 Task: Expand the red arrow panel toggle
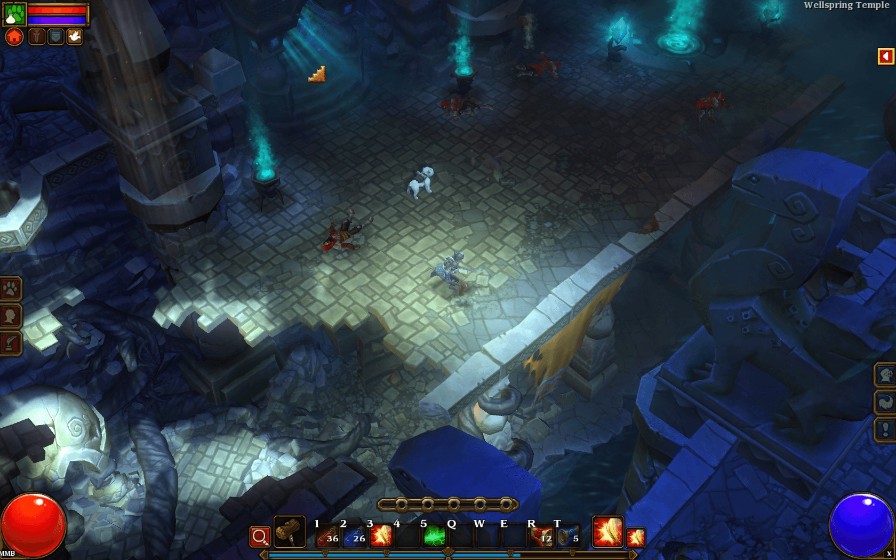click(x=885, y=57)
